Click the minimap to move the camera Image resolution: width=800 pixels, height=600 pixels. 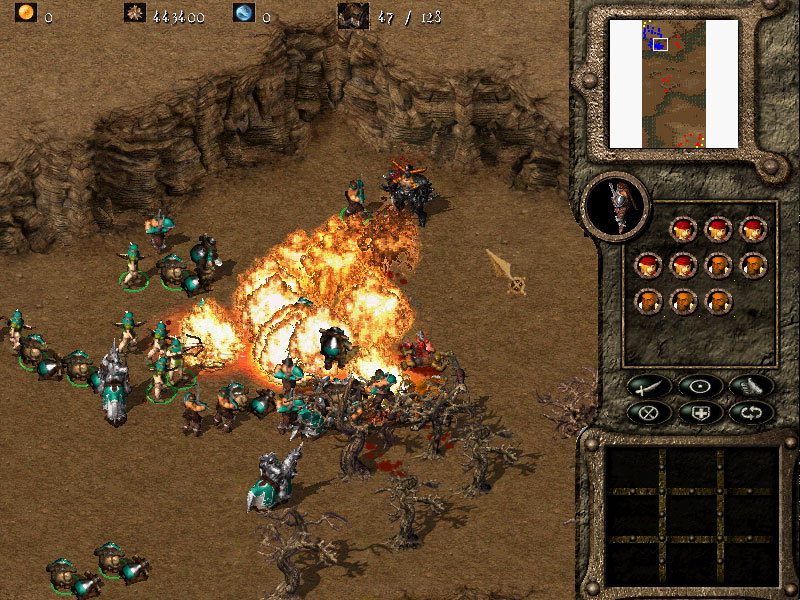click(673, 83)
